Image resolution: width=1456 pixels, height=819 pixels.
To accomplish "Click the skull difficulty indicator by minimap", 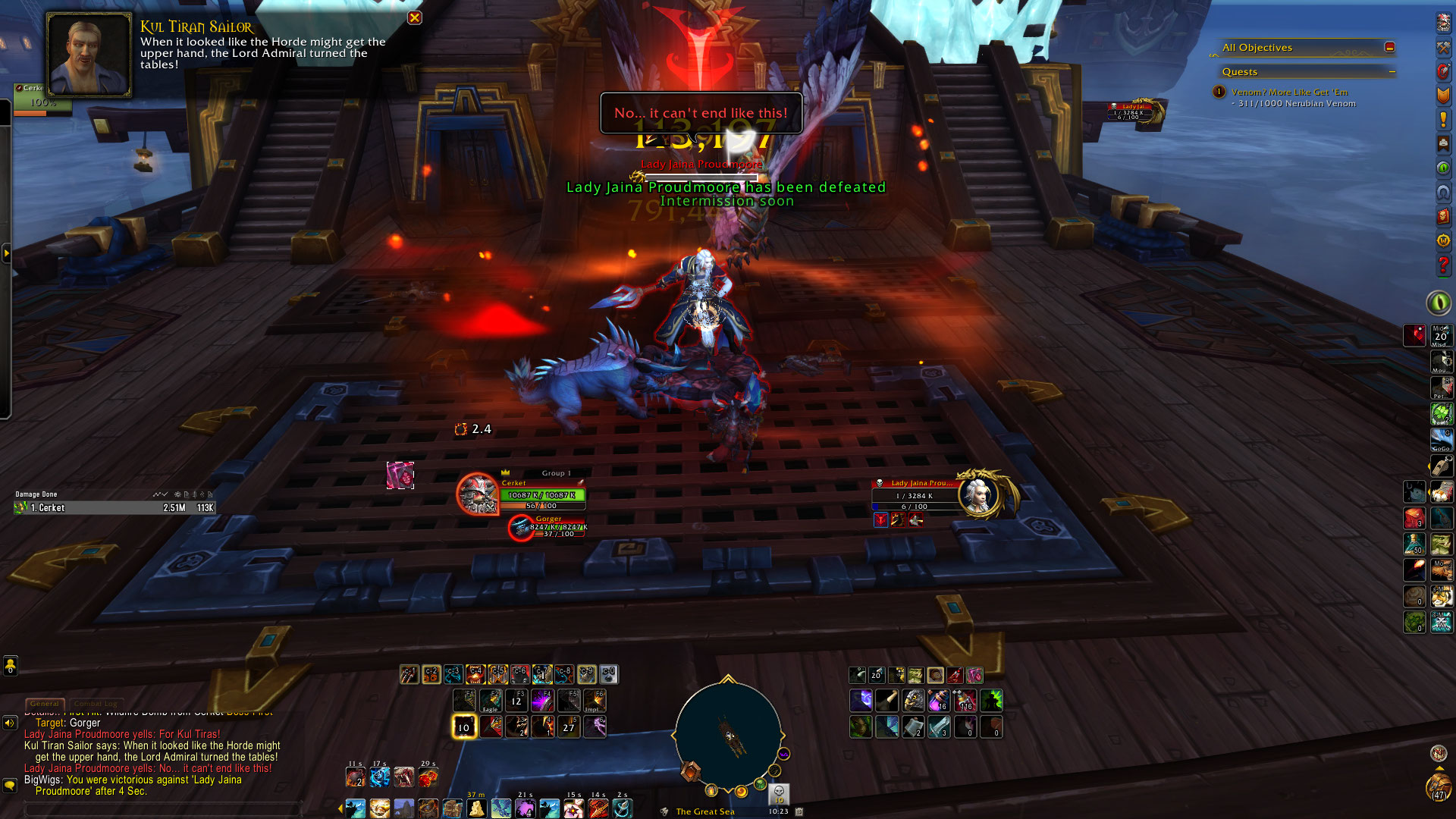I will [x=779, y=793].
